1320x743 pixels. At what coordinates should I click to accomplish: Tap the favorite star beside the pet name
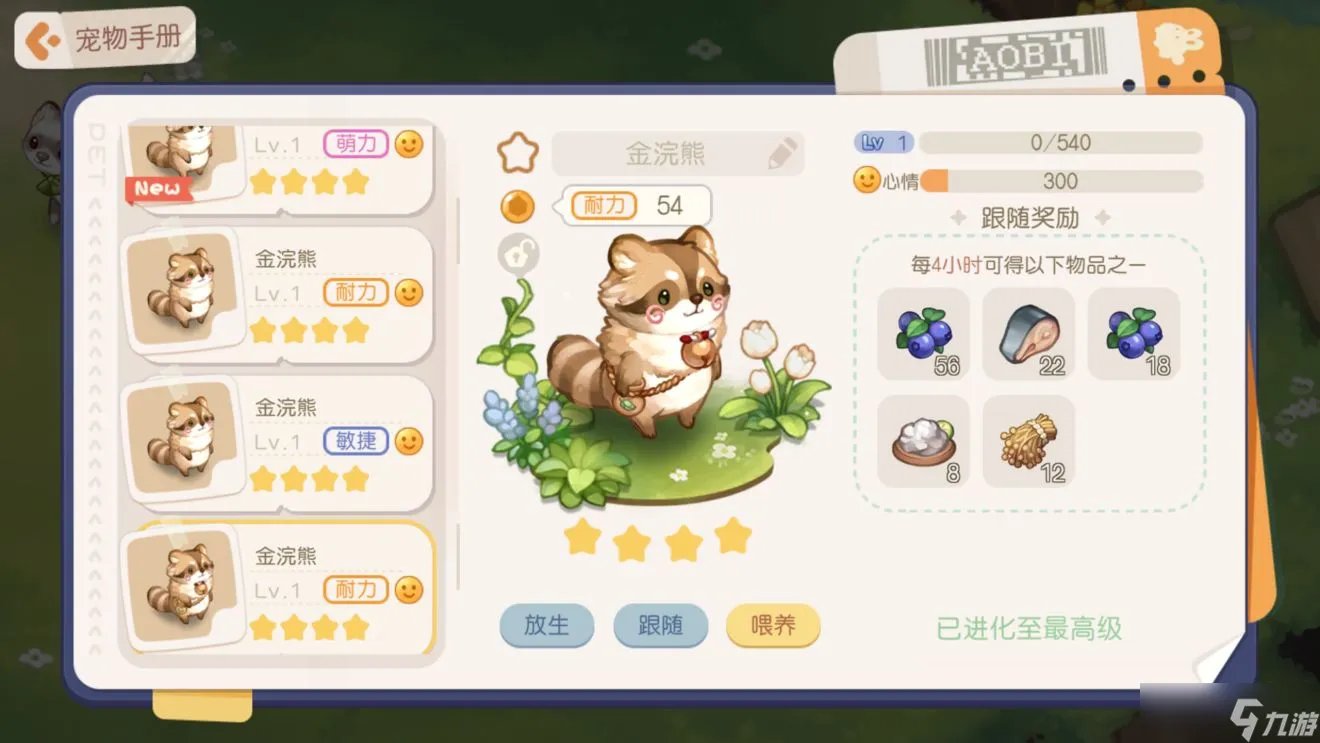tap(516, 151)
